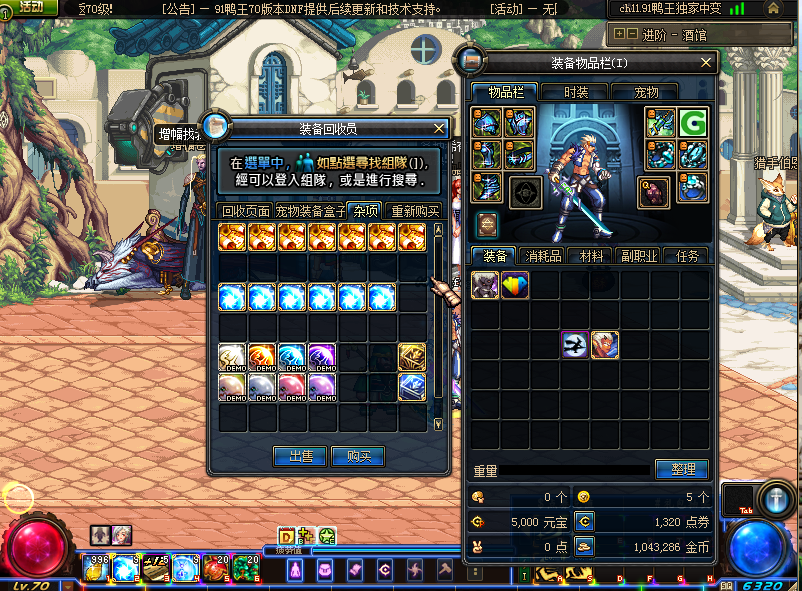
Task: Close the 装备回收员 shop window
Action: click(439, 129)
